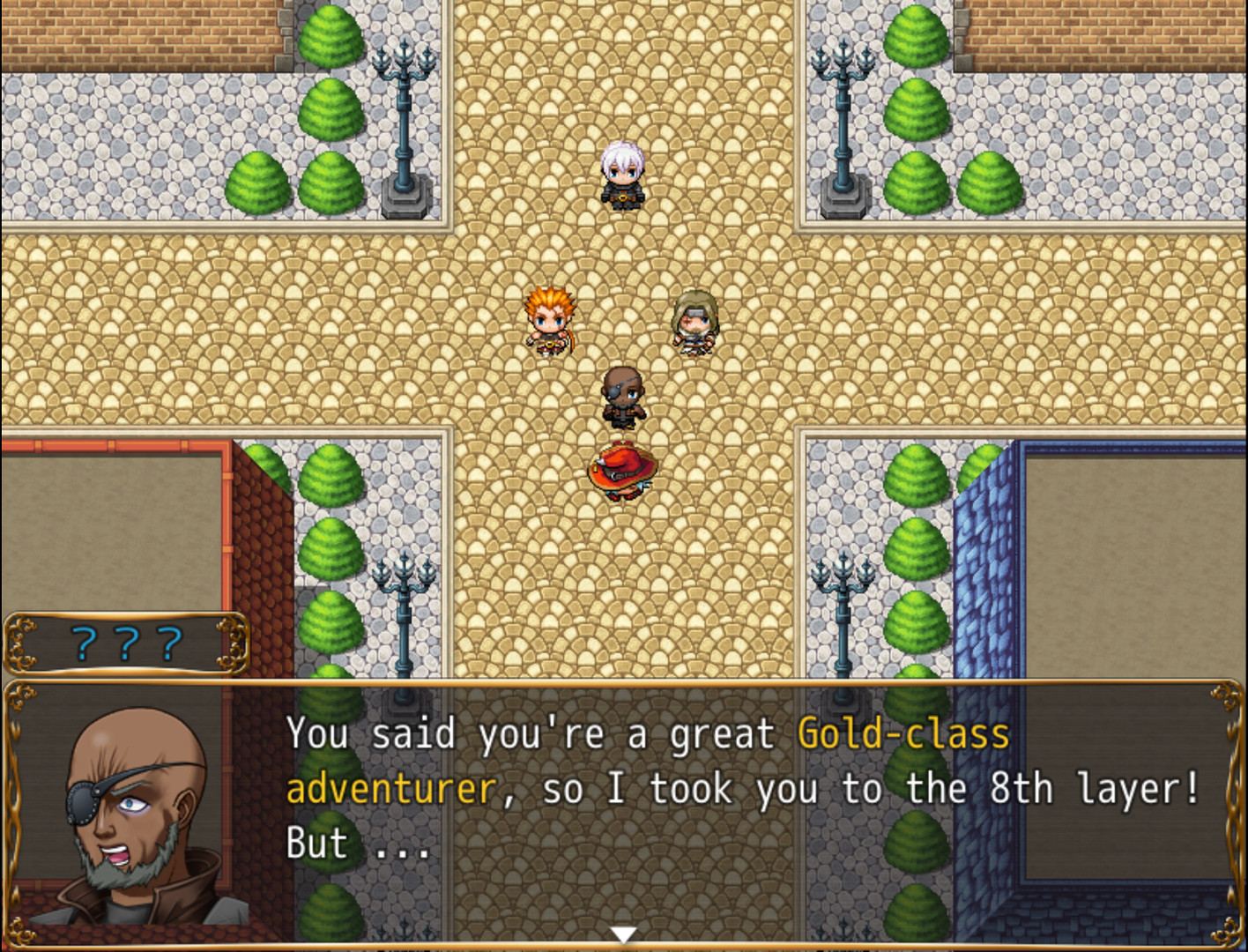Click the continue arrow below the dialogue
The image size is (1248, 952).
click(x=624, y=933)
